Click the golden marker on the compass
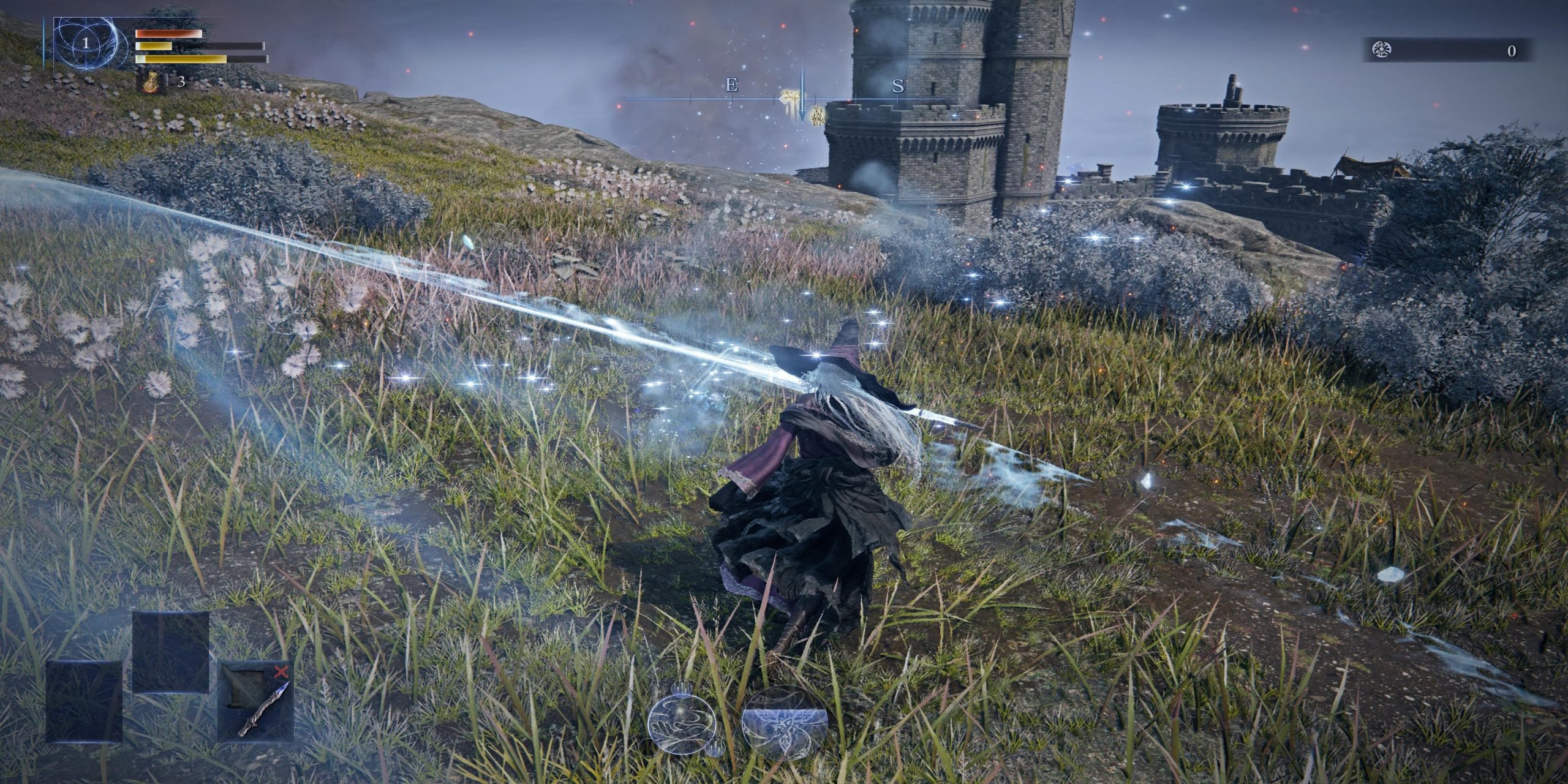Image resolution: width=1568 pixels, height=784 pixels. pos(790,97)
